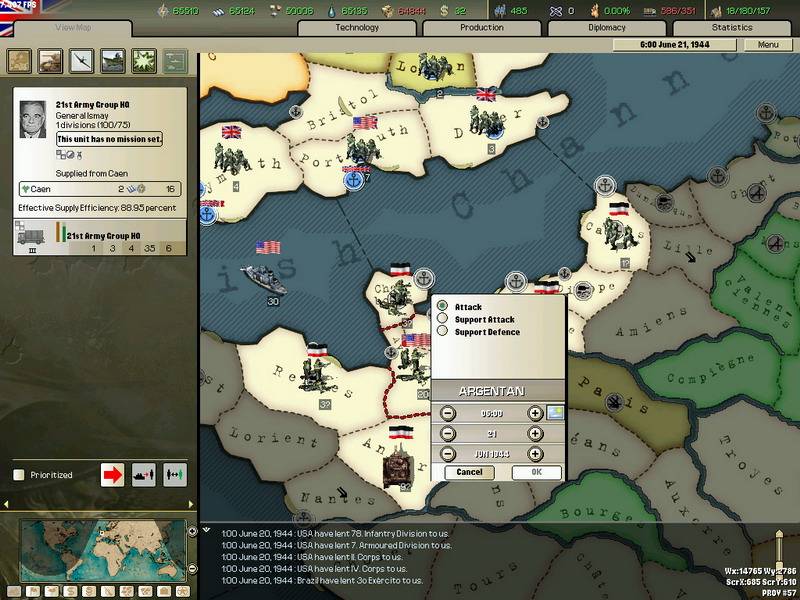Image resolution: width=800 pixels, height=600 pixels.
Task: Click the world minimap
Action: (100, 550)
